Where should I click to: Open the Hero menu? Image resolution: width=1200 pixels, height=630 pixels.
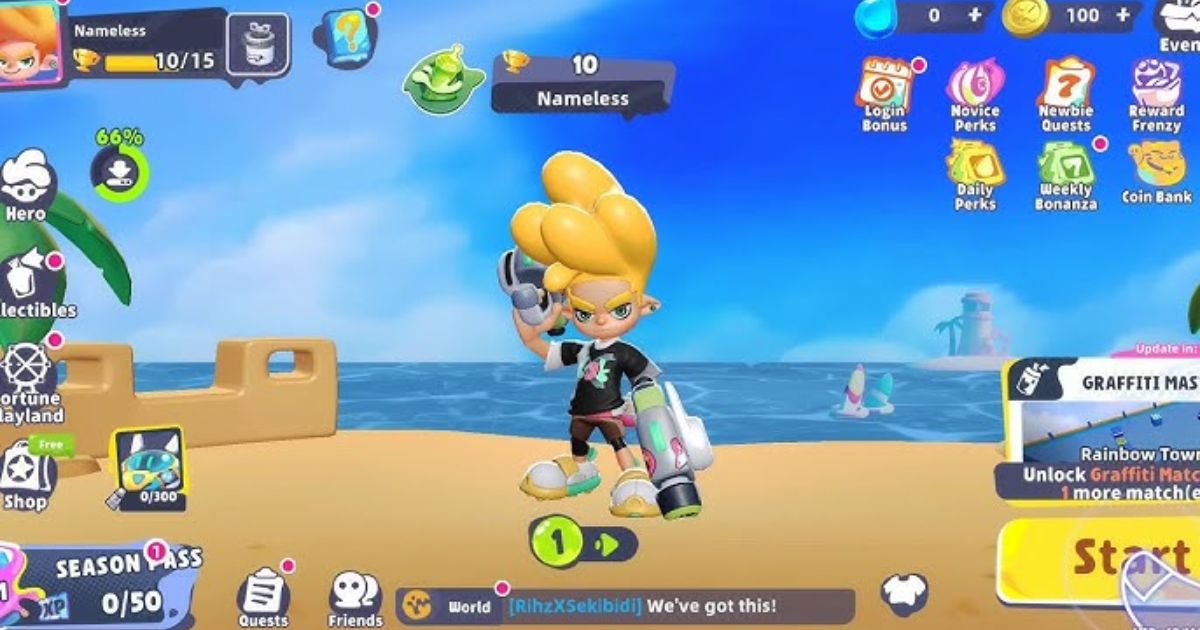tap(26, 183)
